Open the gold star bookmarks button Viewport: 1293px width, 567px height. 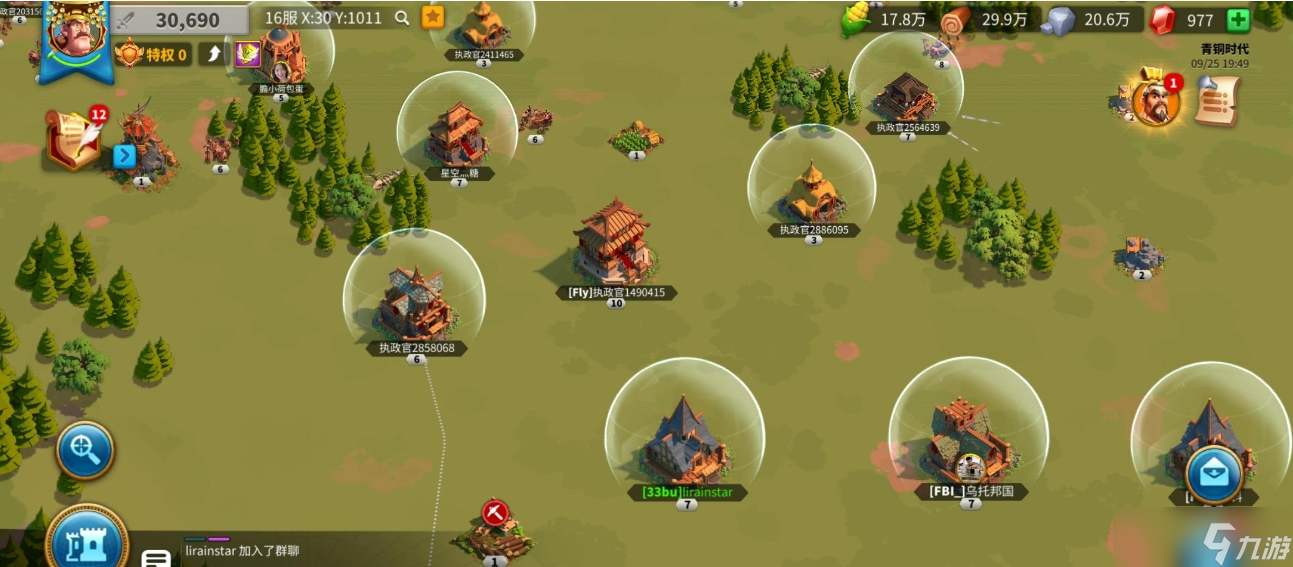(432, 17)
